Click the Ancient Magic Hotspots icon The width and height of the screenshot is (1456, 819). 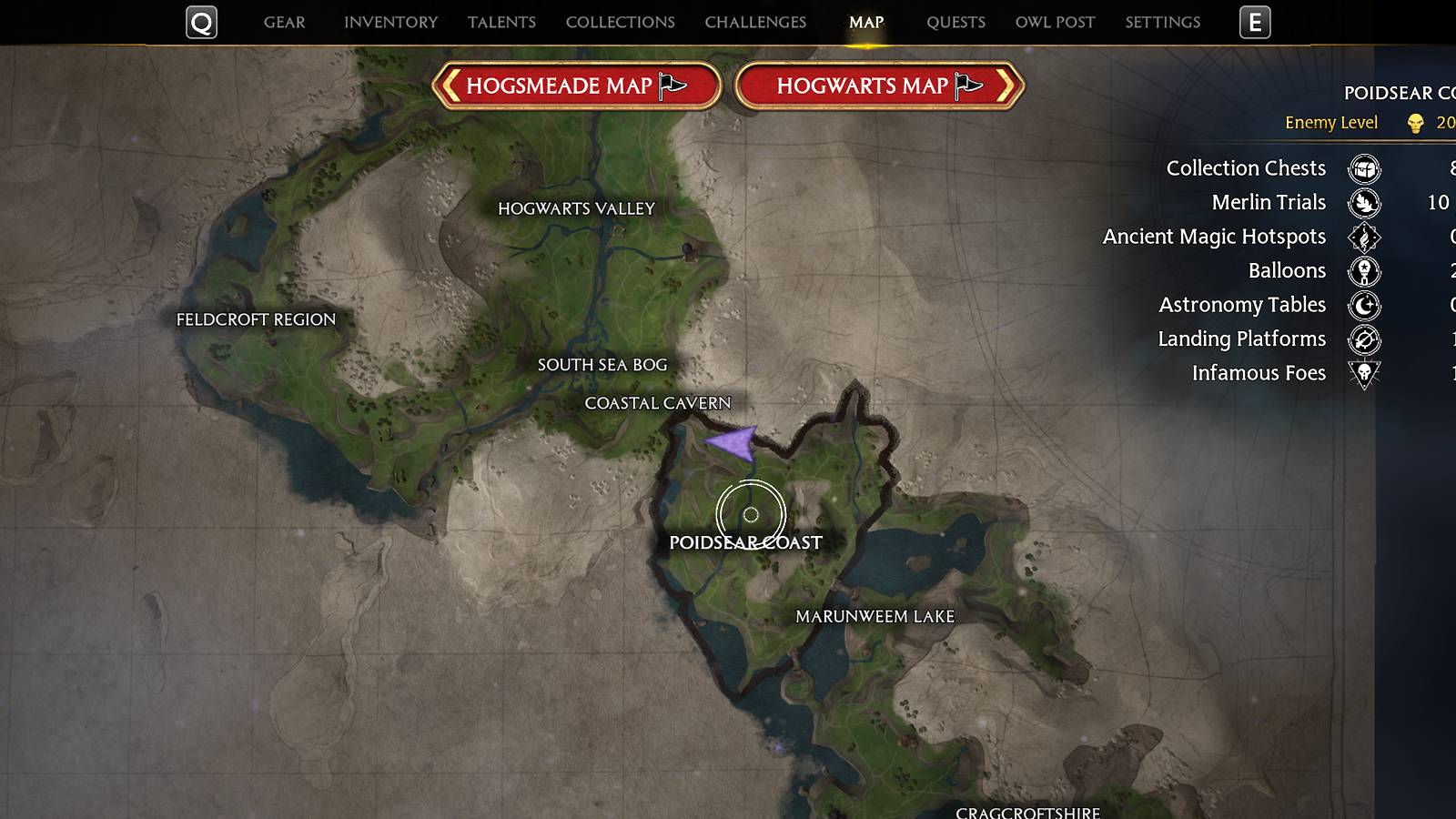[1363, 238]
